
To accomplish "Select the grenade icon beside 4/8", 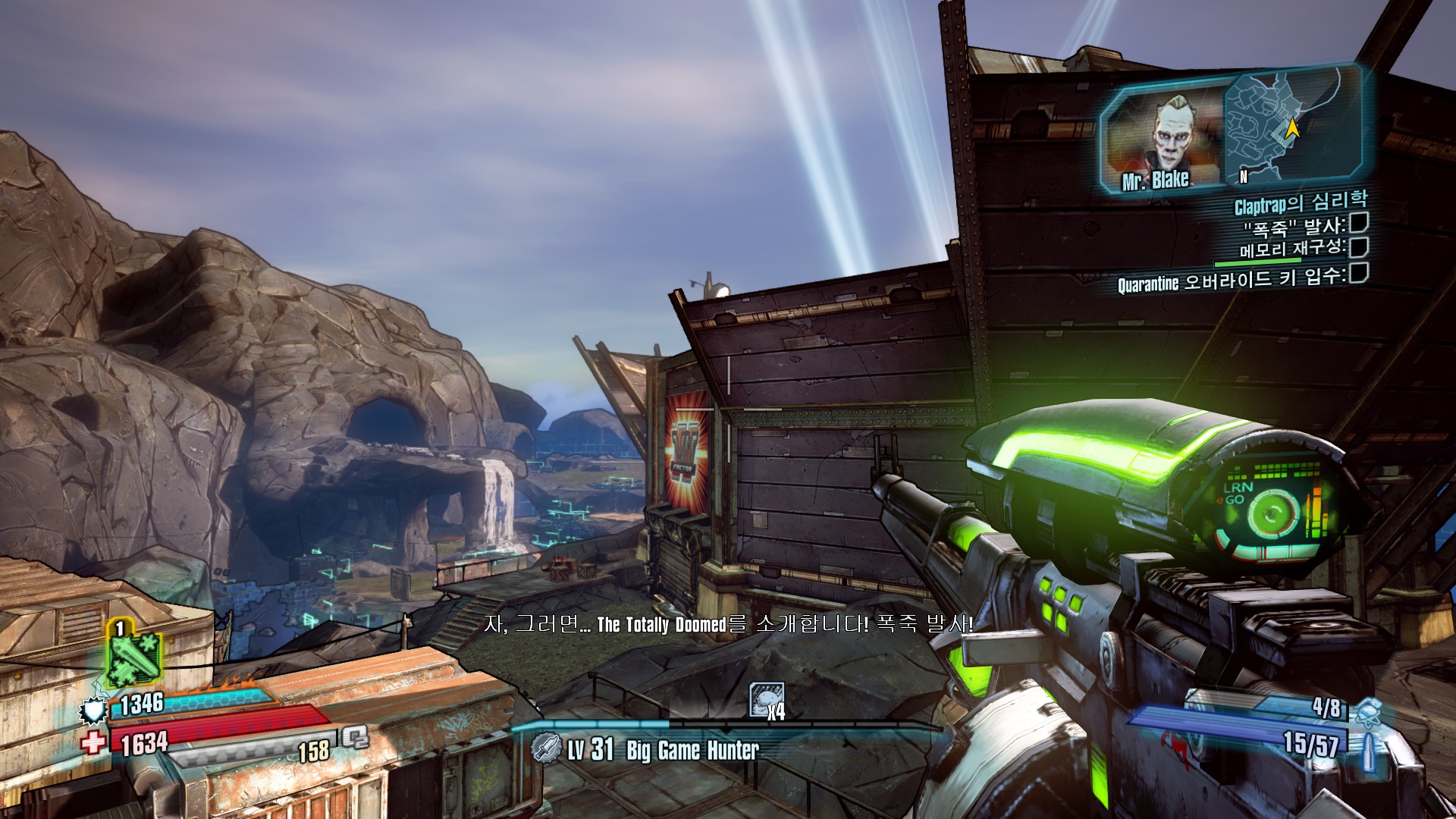I will 1367,711.
